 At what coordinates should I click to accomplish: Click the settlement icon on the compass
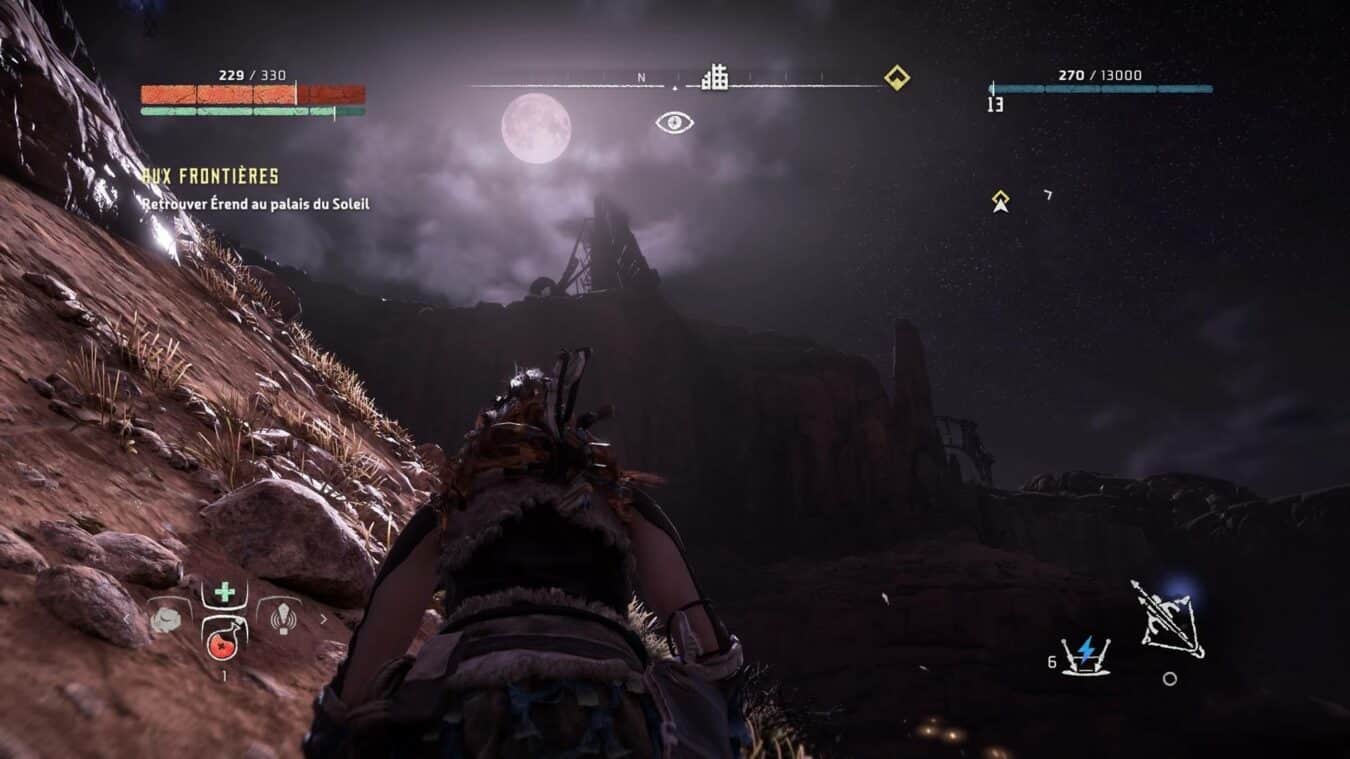click(714, 77)
